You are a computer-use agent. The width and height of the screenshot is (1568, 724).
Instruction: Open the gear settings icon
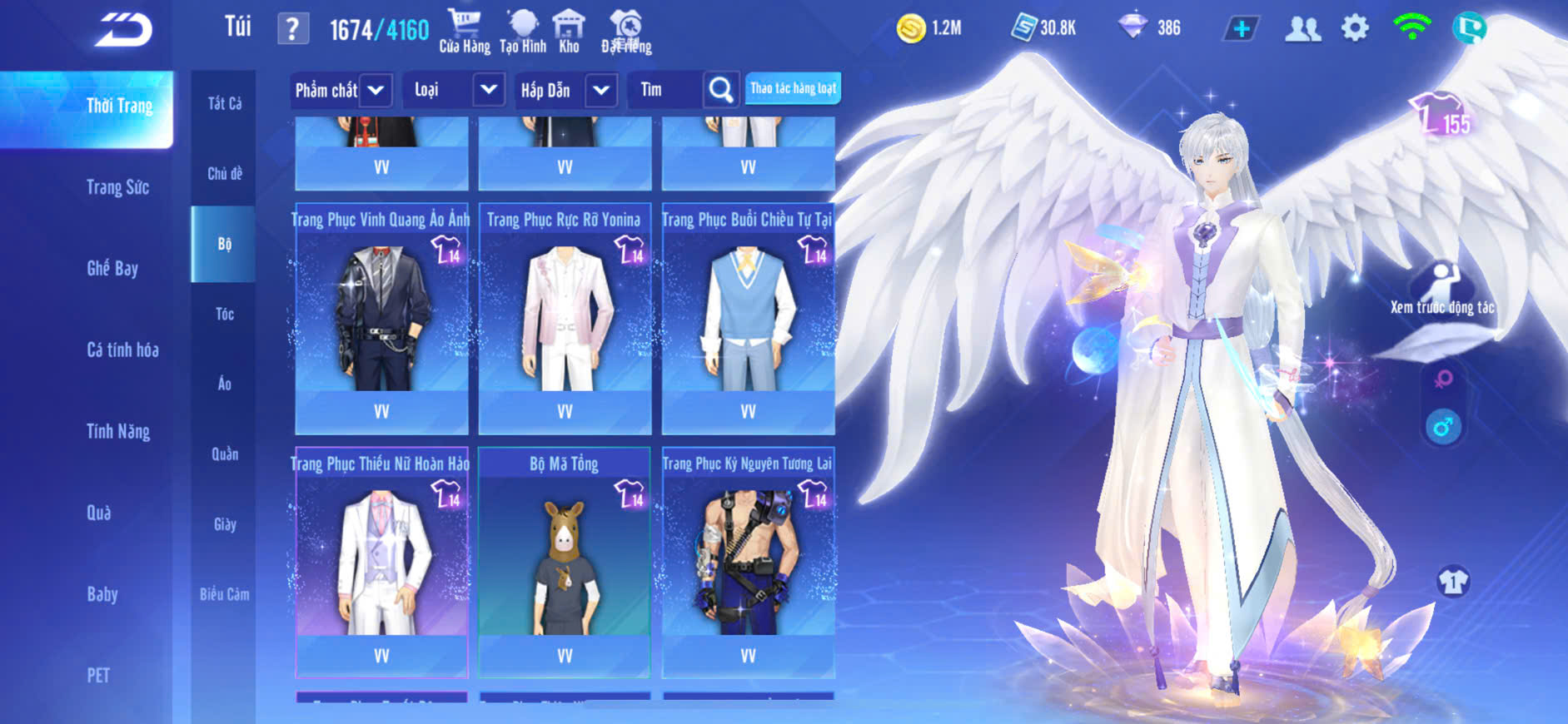(x=1355, y=28)
